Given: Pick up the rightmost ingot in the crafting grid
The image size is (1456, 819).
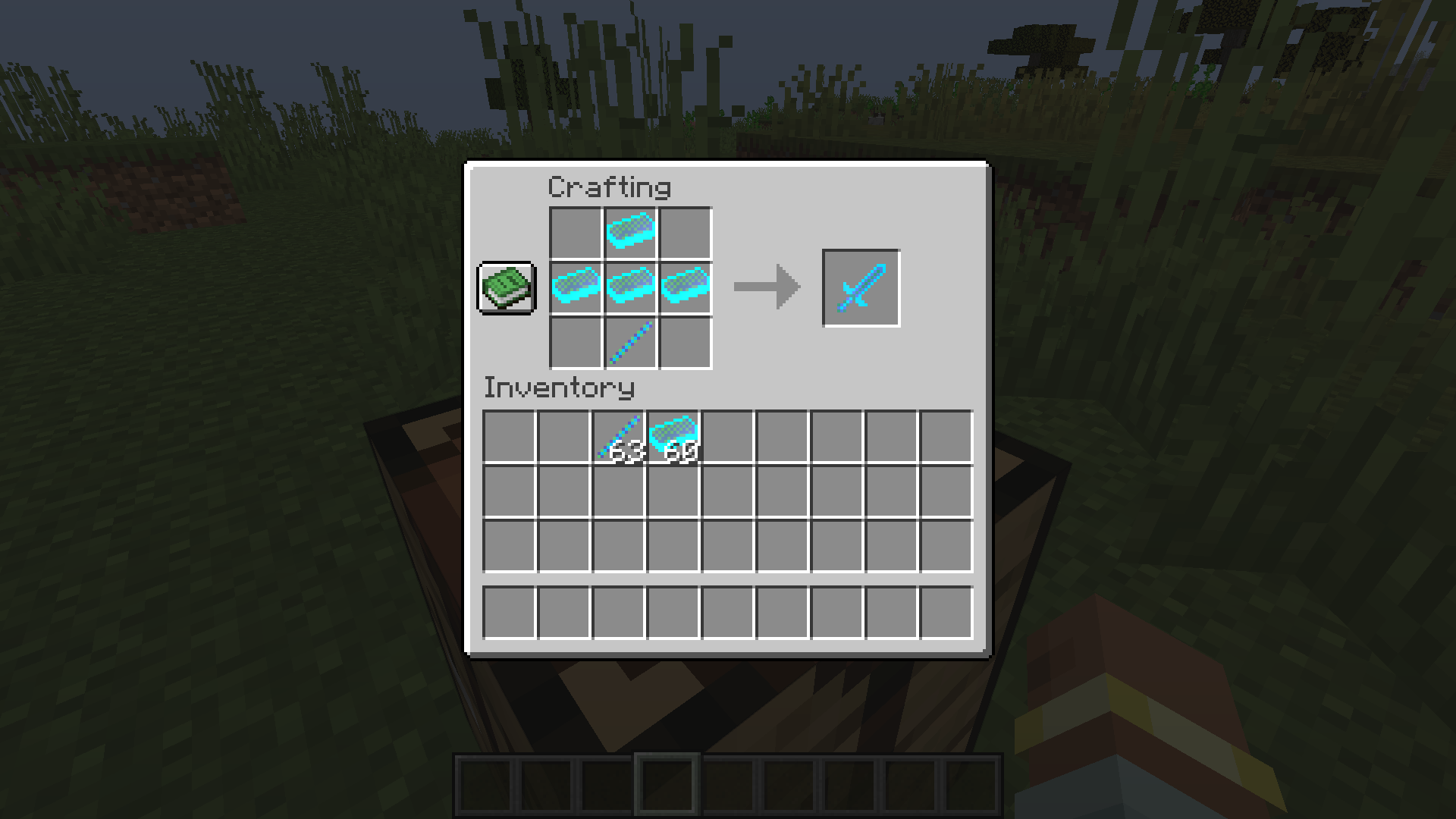Looking at the screenshot, I should pos(686,289).
